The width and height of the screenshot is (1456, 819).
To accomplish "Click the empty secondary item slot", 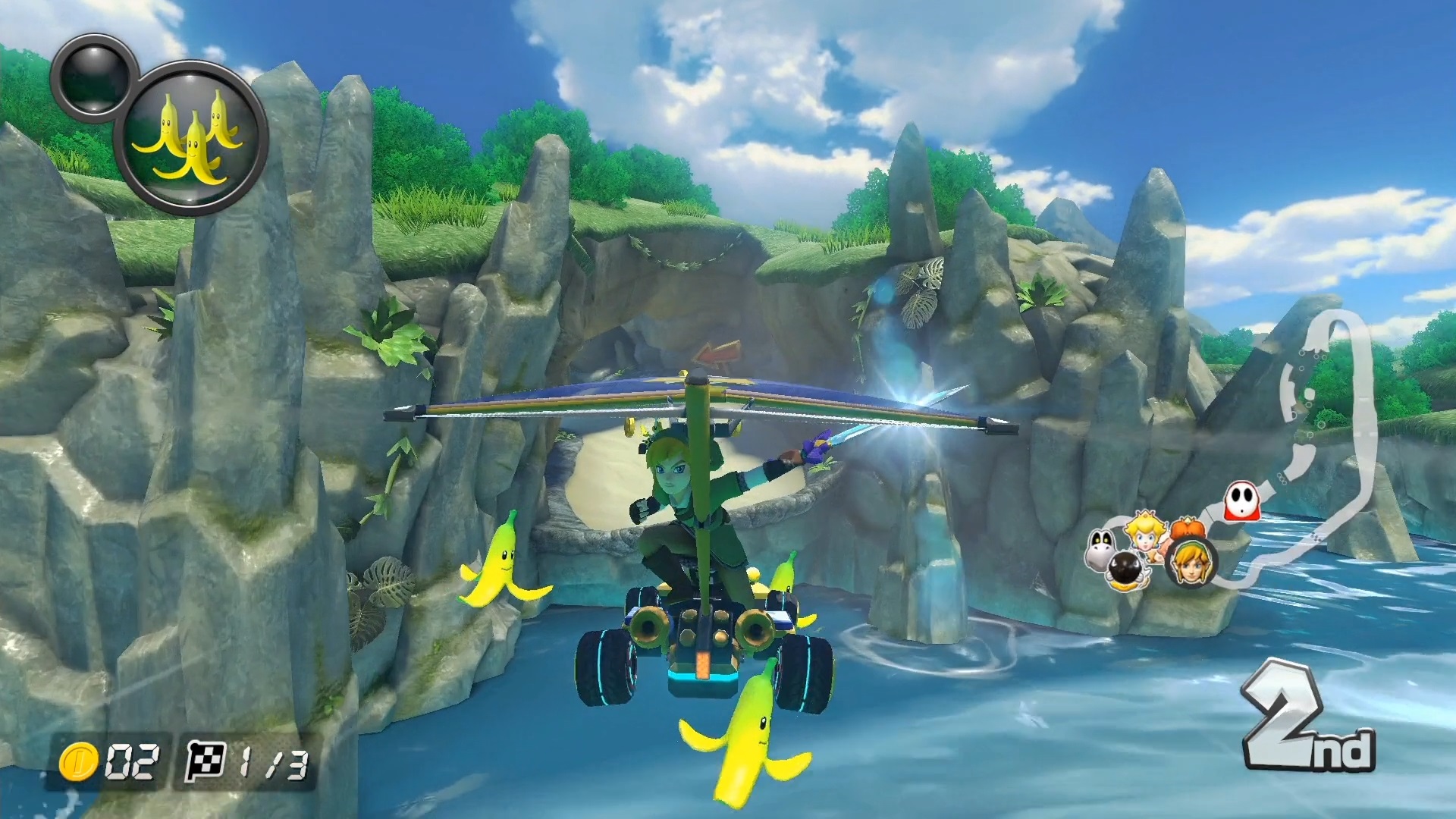I will [x=94, y=74].
